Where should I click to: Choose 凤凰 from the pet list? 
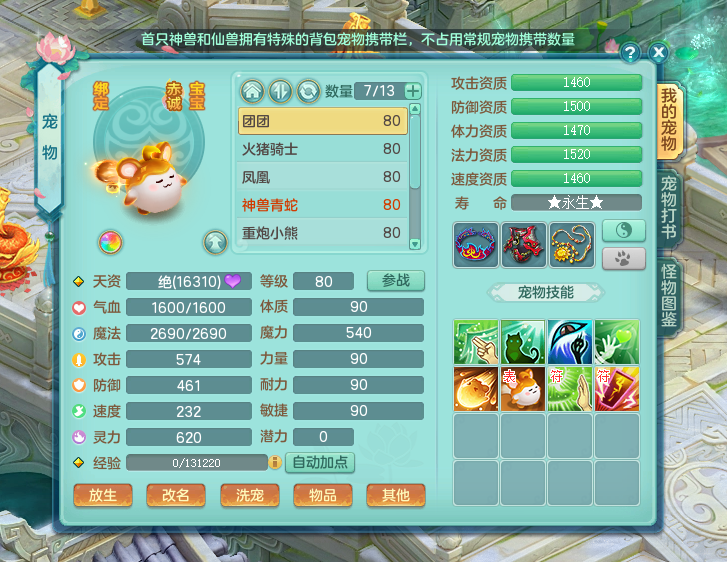tap(322, 177)
